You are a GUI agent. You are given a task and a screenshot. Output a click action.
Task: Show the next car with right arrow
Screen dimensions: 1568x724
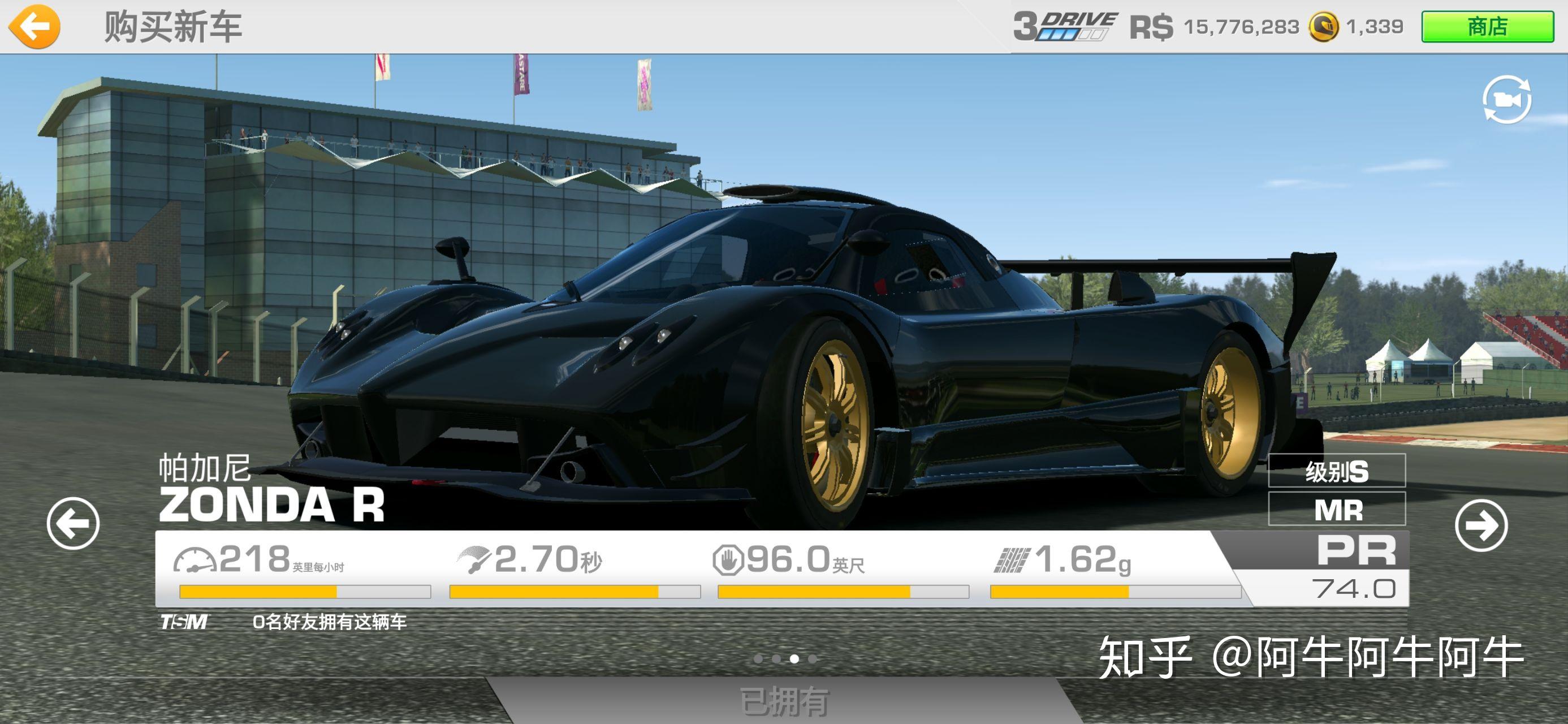pos(1481,525)
